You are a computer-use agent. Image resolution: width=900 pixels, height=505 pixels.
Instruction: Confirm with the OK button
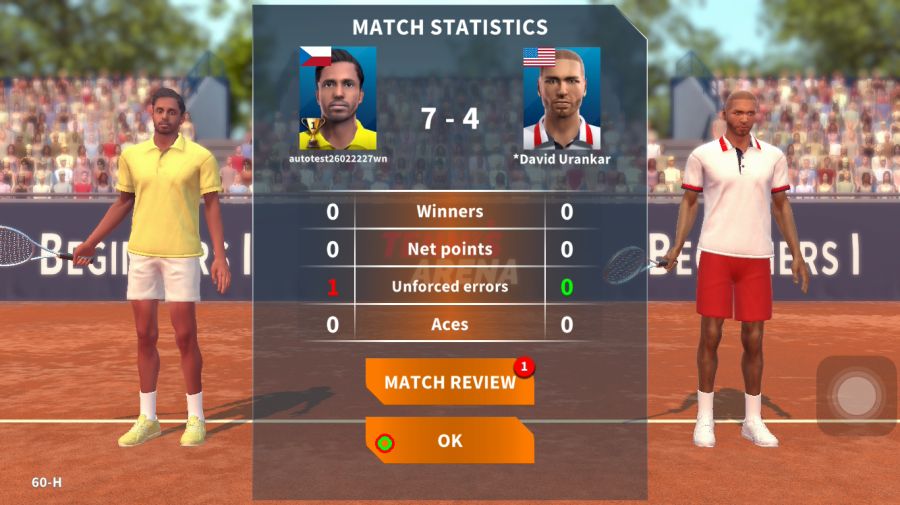[449, 440]
